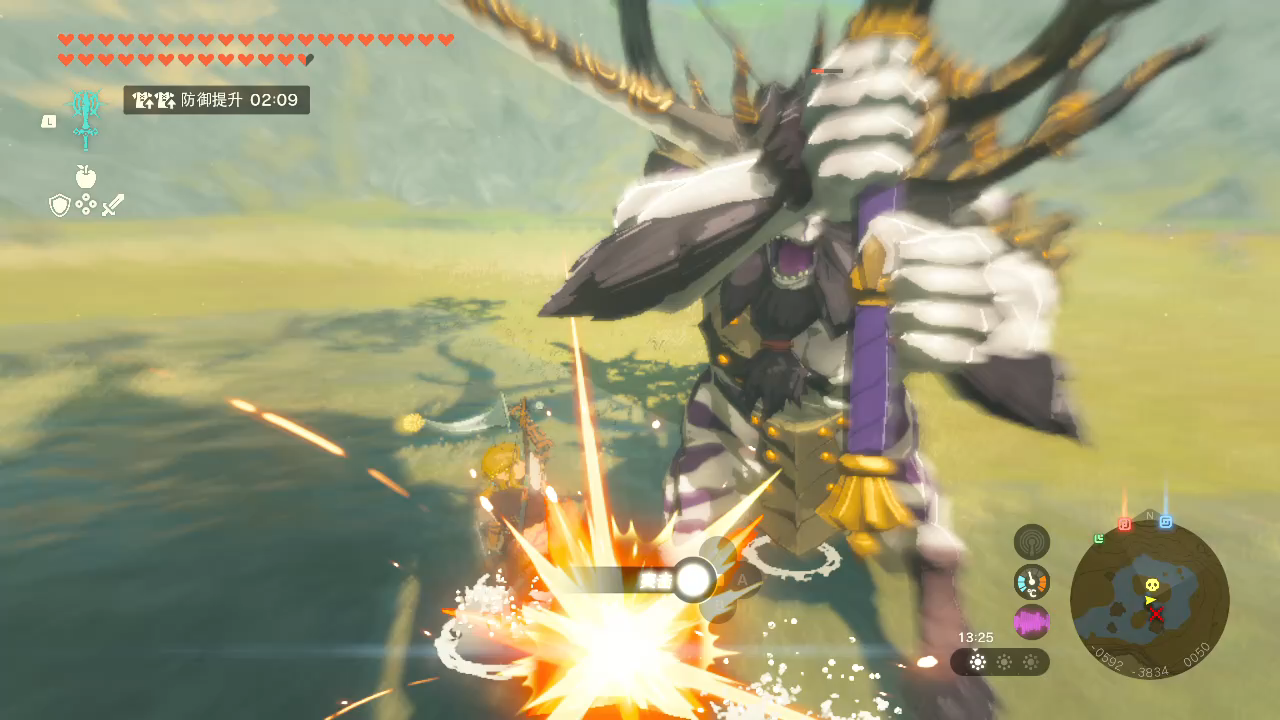Select the sword weapon quick-select icon
The width and height of the screenshot is (1280, 720).
click(x=113, y=205)
